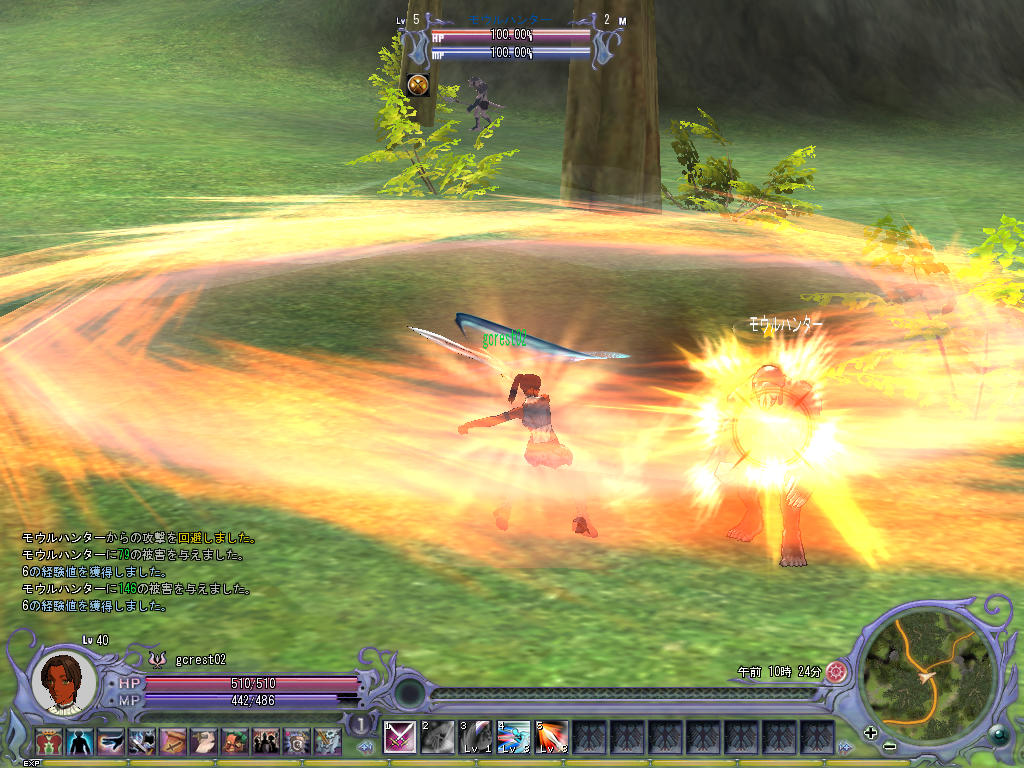
Task: Click the red round emblem beside the clock
Action: click(837, 672)
